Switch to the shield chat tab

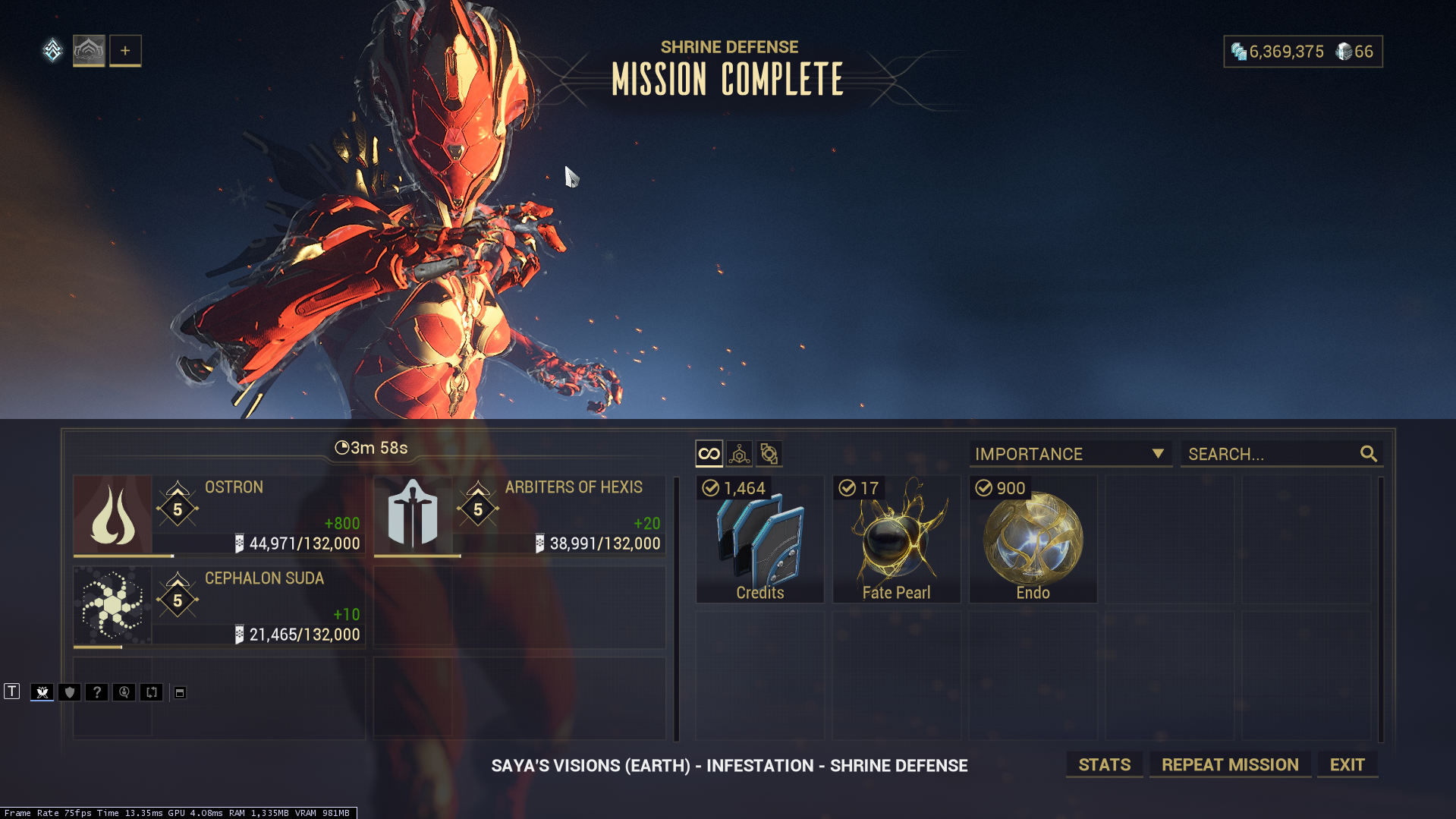pos(69,692)
